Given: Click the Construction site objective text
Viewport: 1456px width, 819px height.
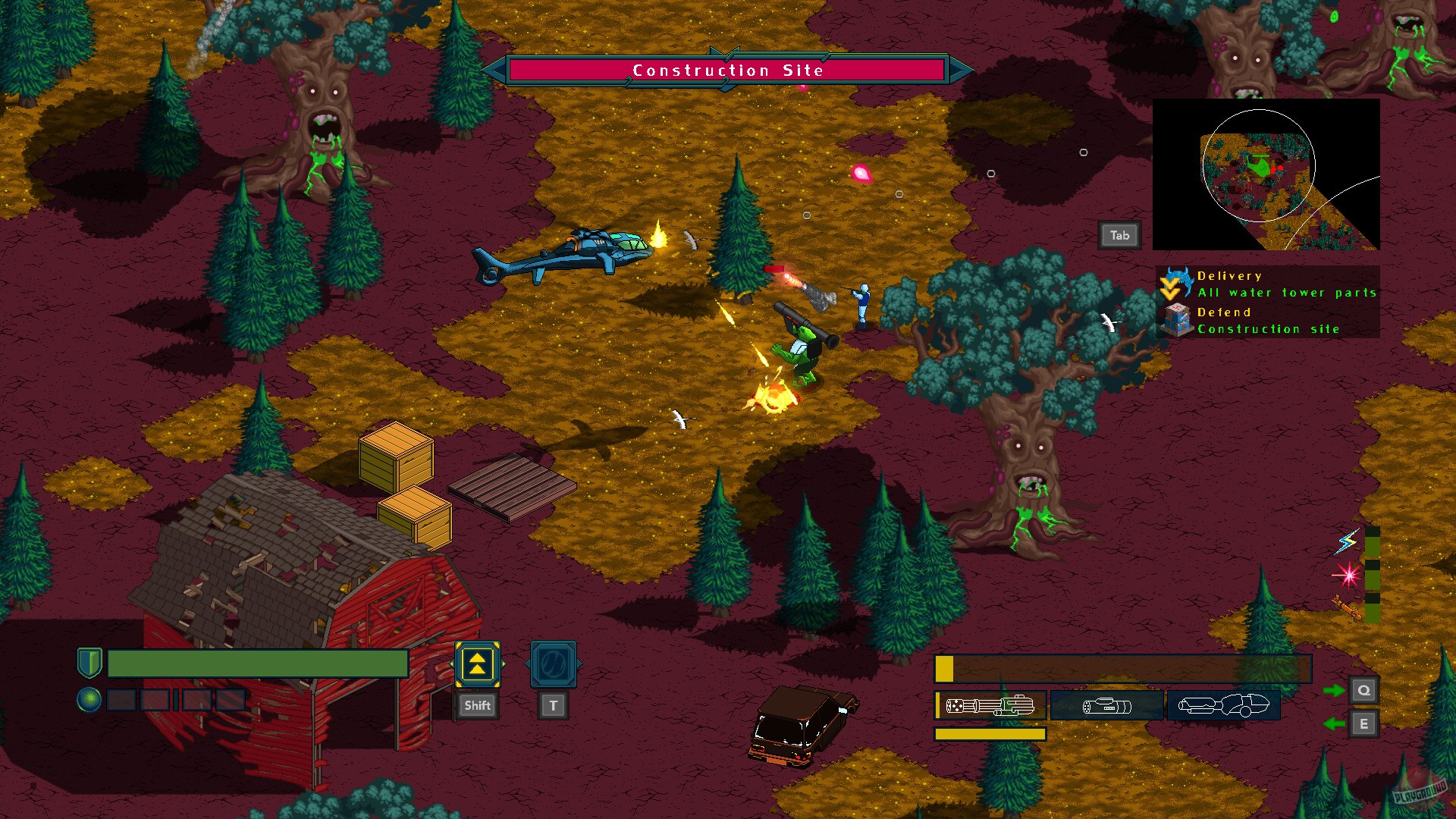Looking at the screenshot, I should point(1269,328).
